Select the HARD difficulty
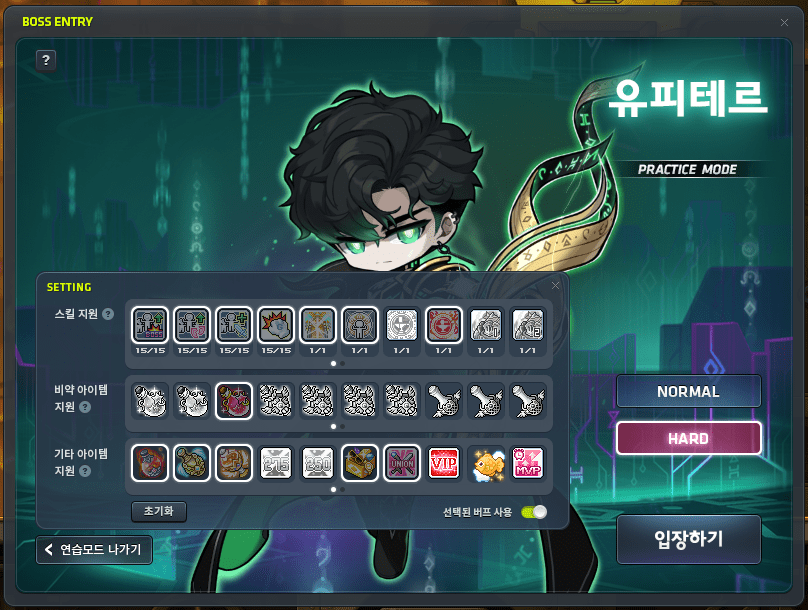 pos(688,438)
